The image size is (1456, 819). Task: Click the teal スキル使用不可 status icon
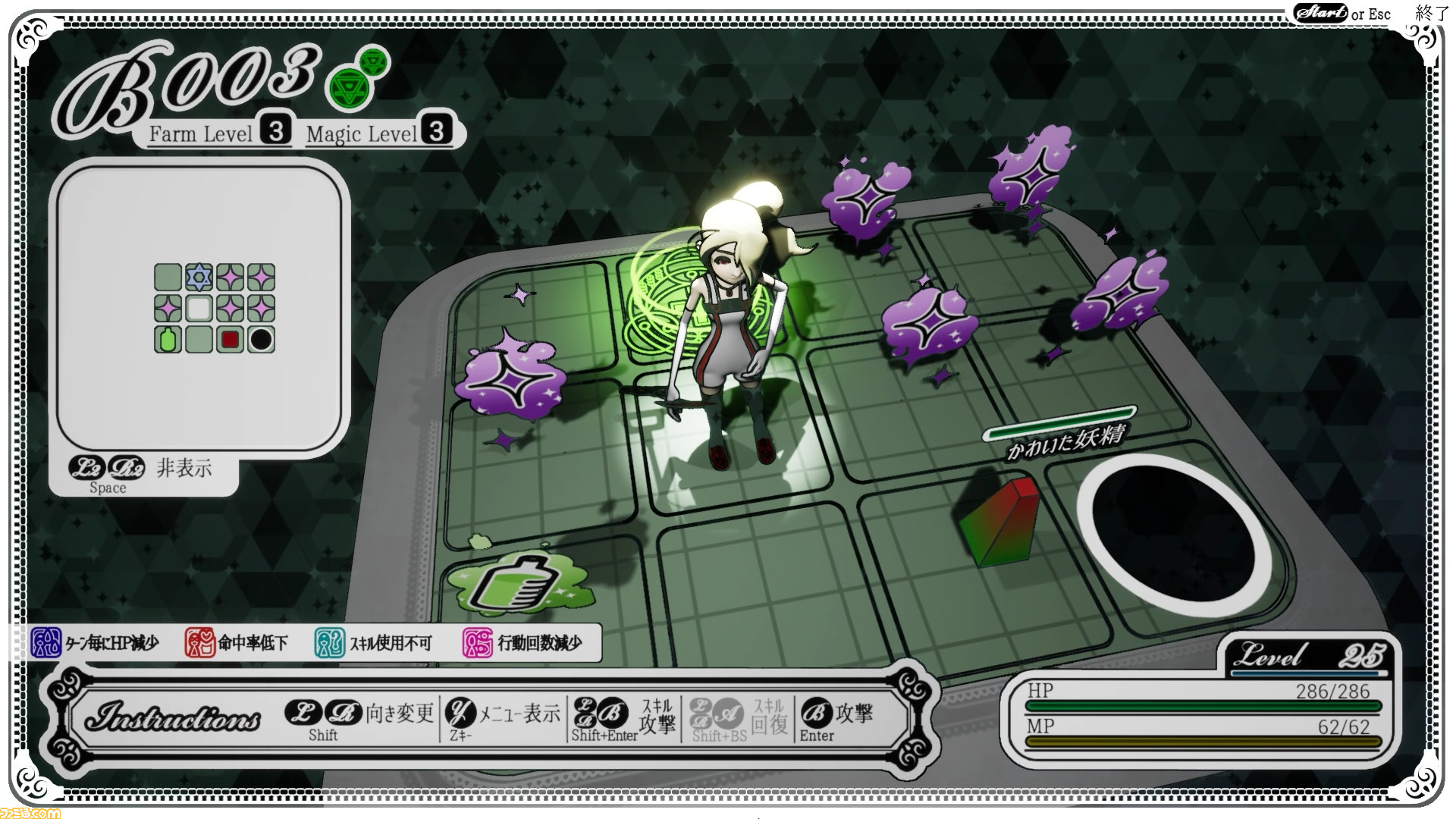330,643
